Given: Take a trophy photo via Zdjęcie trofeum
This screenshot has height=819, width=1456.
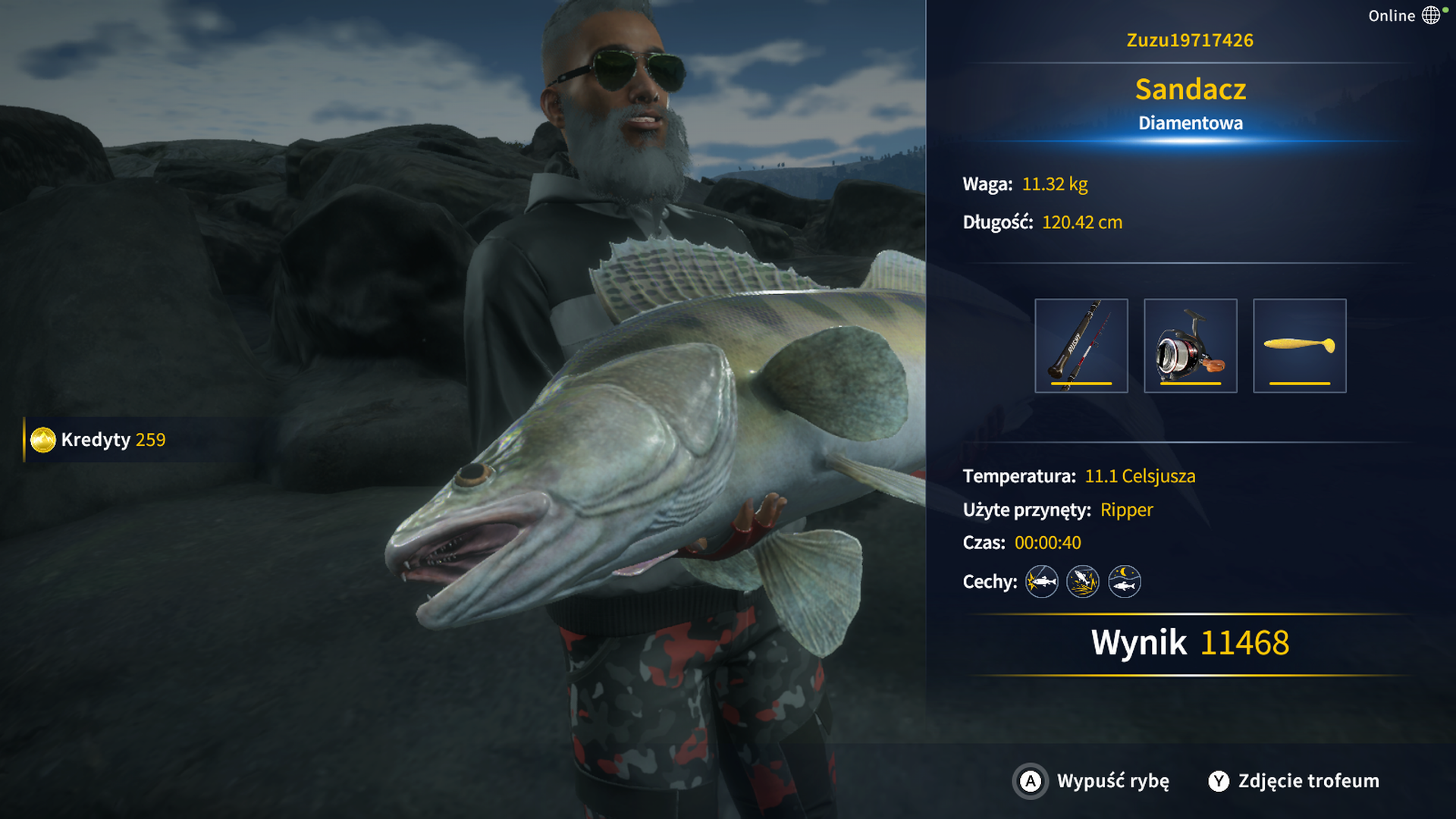Looking at the screenshot, I should pos(1294,781).
